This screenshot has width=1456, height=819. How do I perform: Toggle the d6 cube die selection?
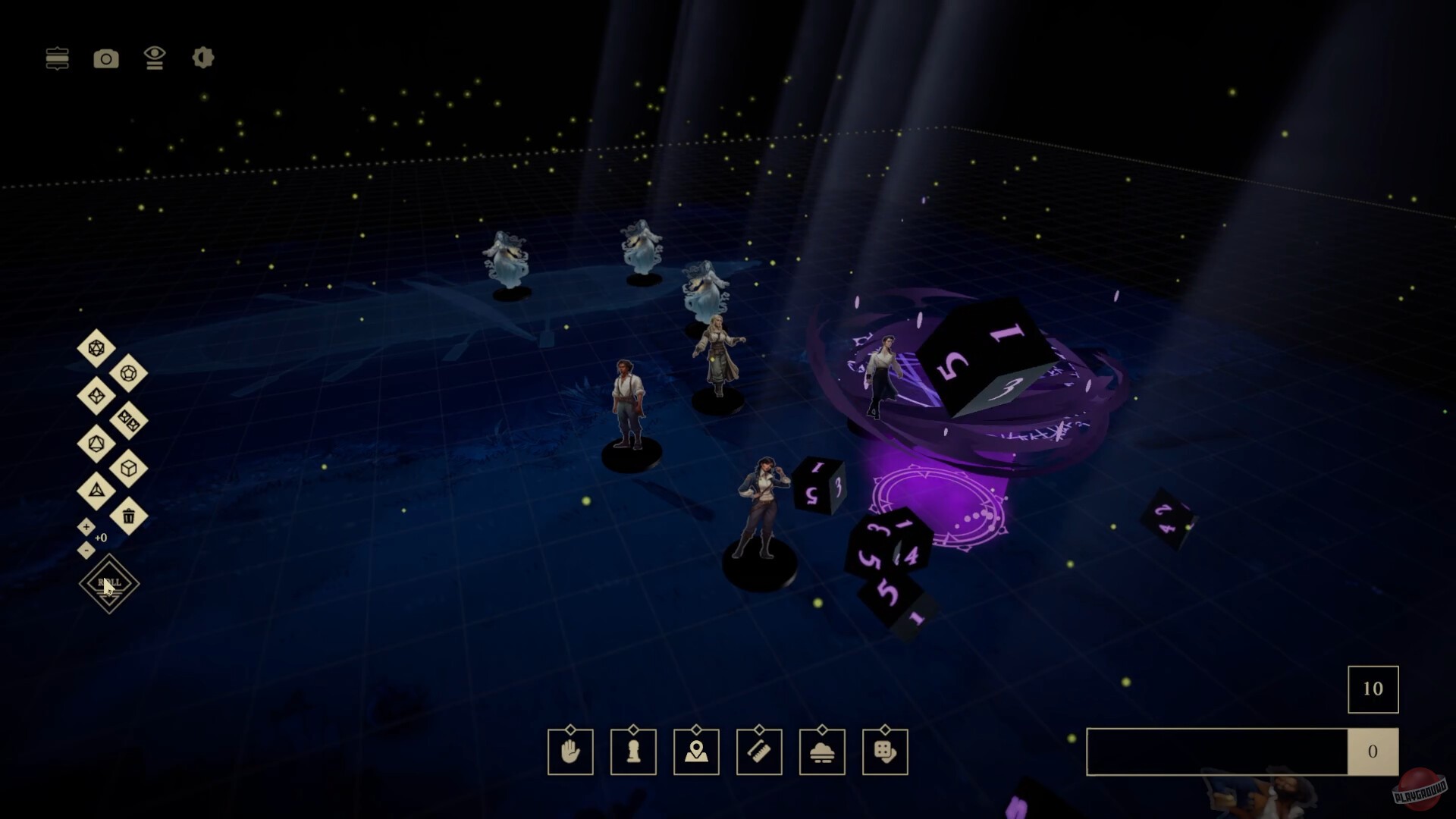coord(129,469)
